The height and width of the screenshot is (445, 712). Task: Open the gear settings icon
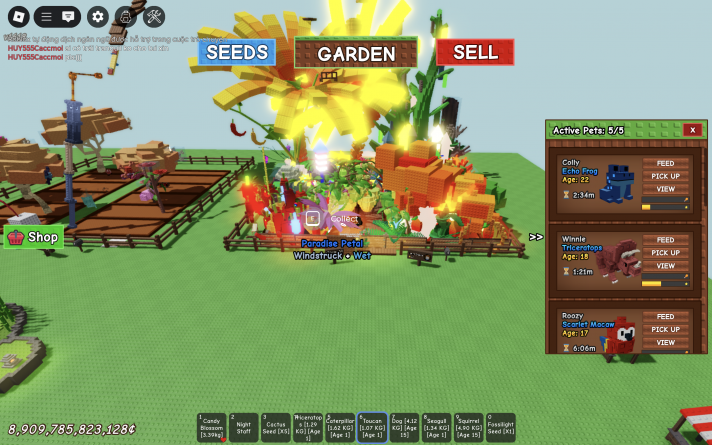(97, 16)
